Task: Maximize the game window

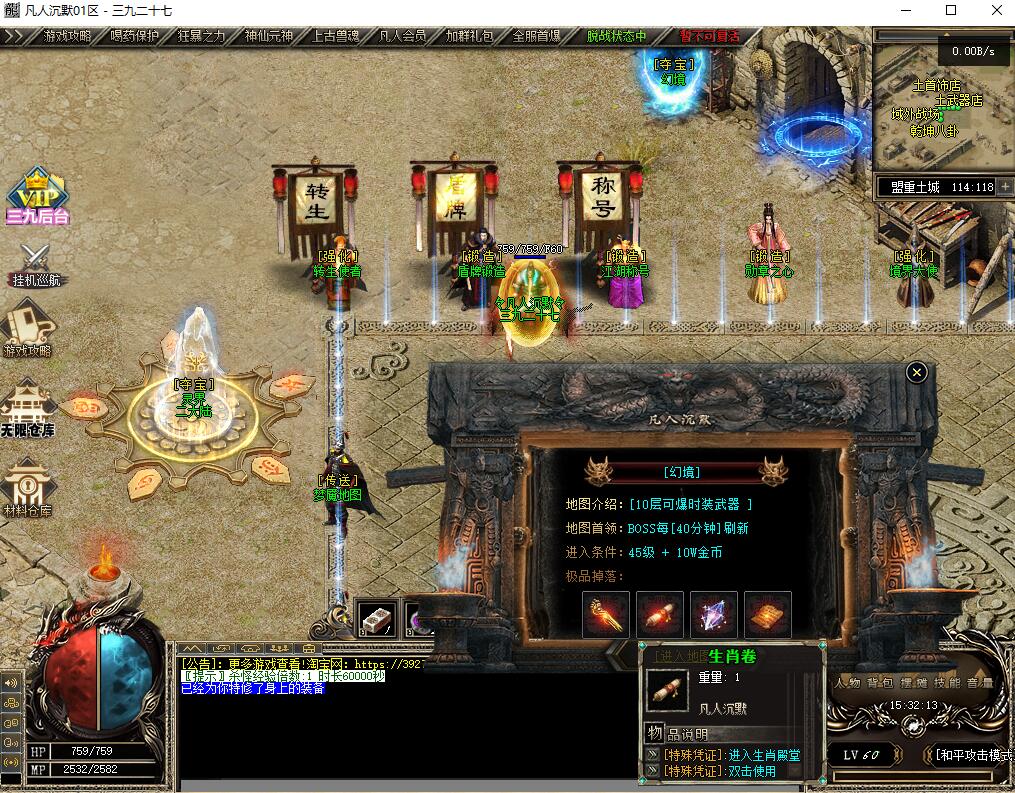Action: click(x=951, y=11)
